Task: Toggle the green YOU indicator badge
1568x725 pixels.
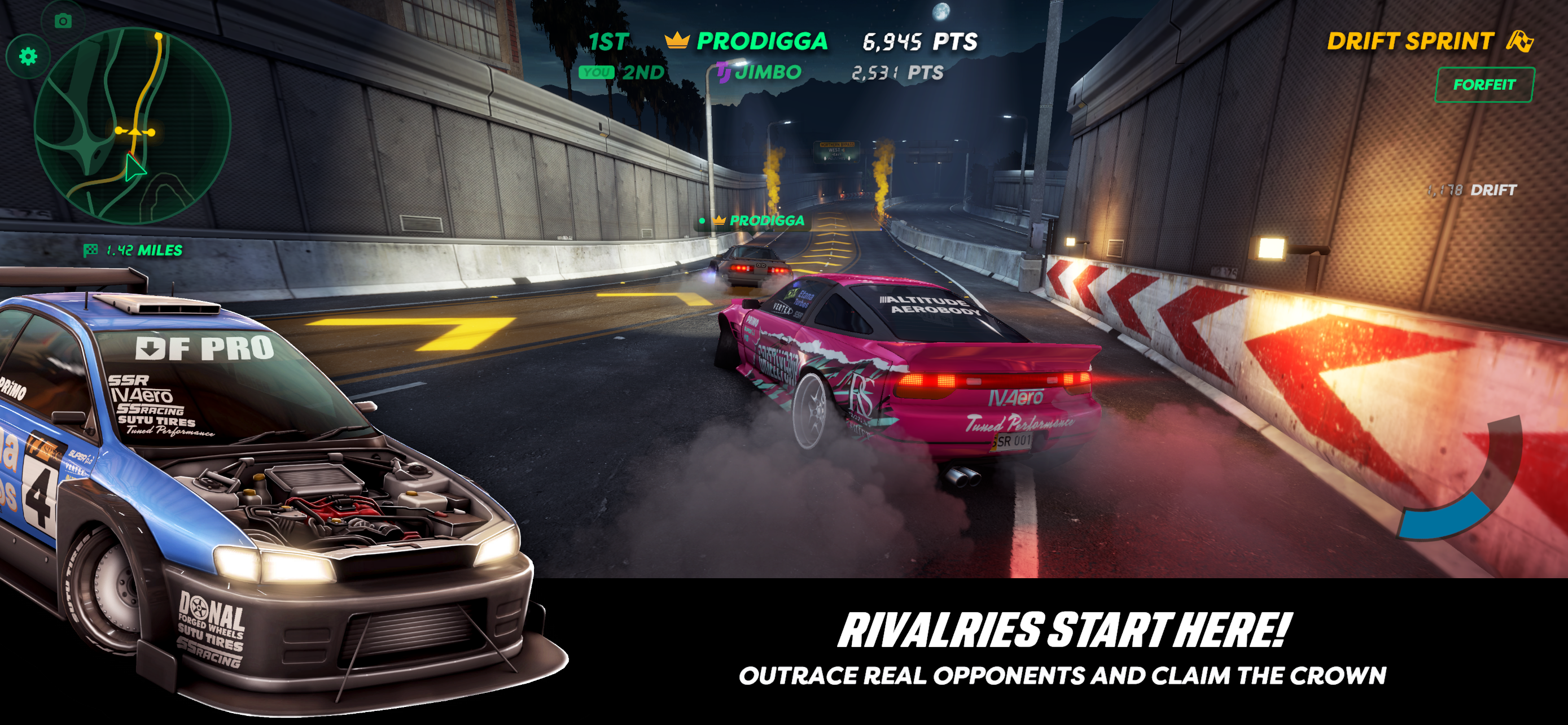Action: [597, 73]
